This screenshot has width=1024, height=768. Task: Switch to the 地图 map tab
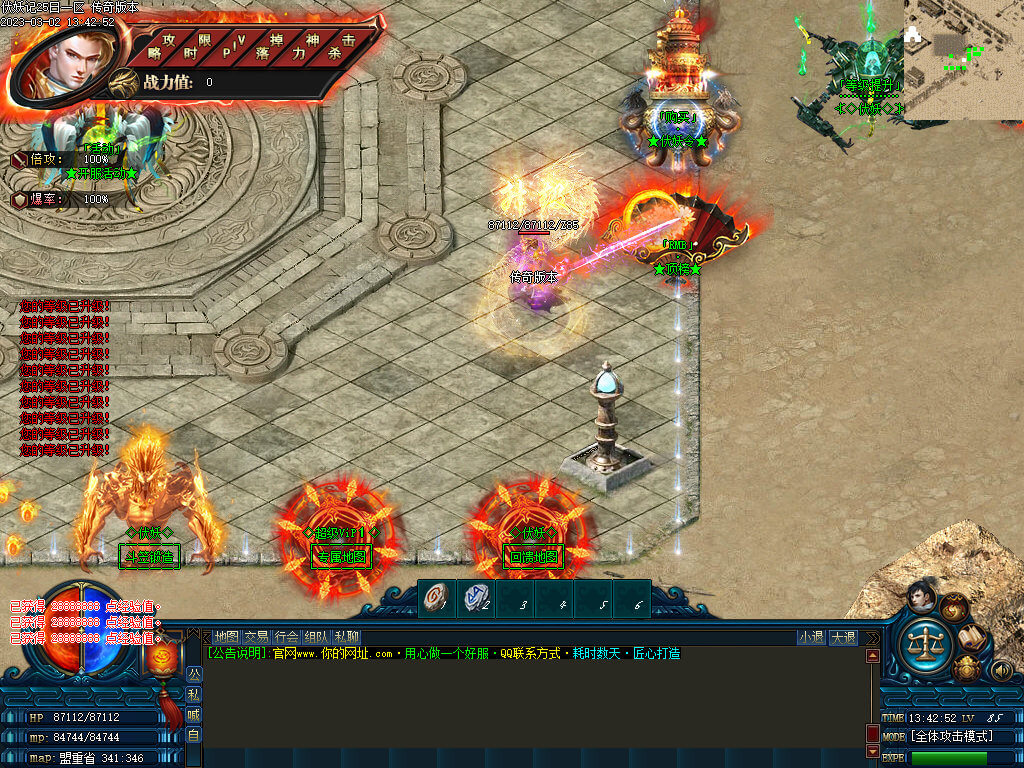227,637
